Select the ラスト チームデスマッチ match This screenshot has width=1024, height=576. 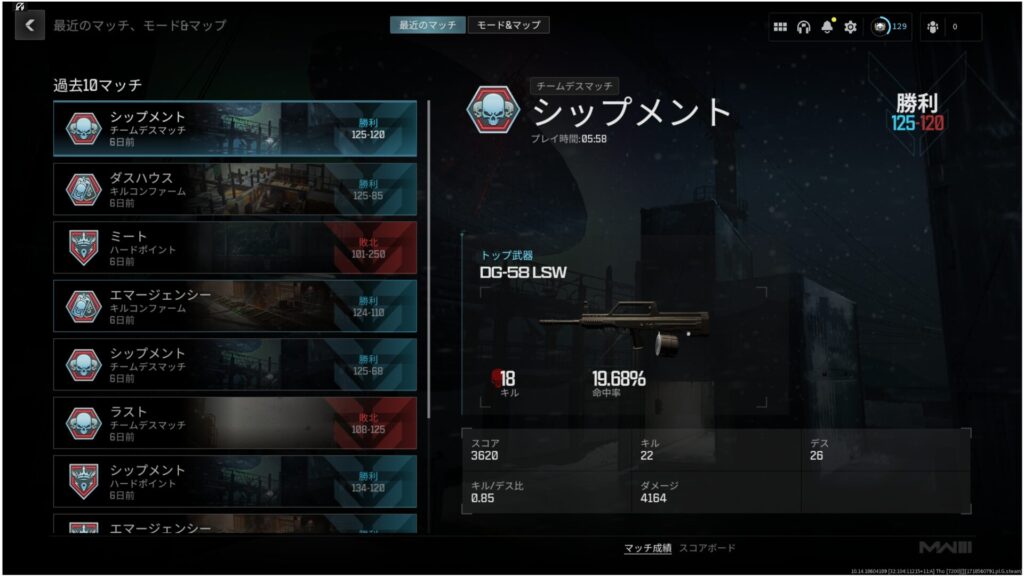point(235,423)
